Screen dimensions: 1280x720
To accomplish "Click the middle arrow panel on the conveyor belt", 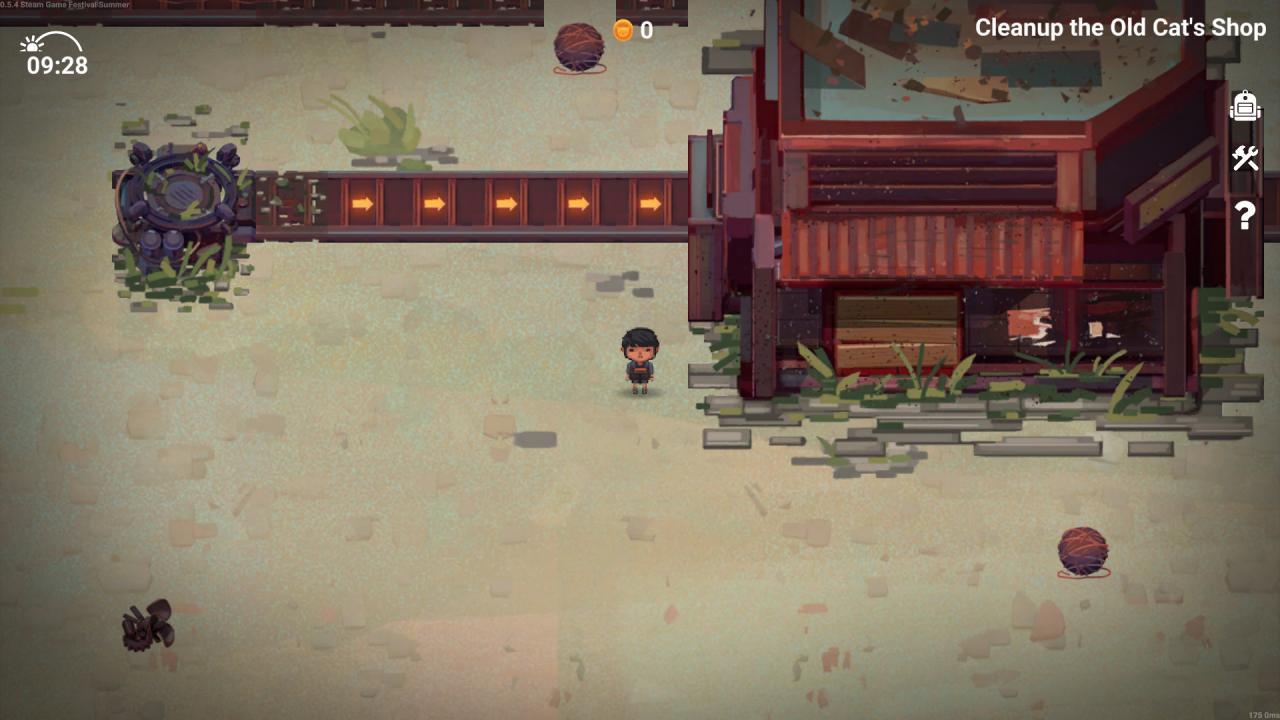I will (x=508, y=203).
